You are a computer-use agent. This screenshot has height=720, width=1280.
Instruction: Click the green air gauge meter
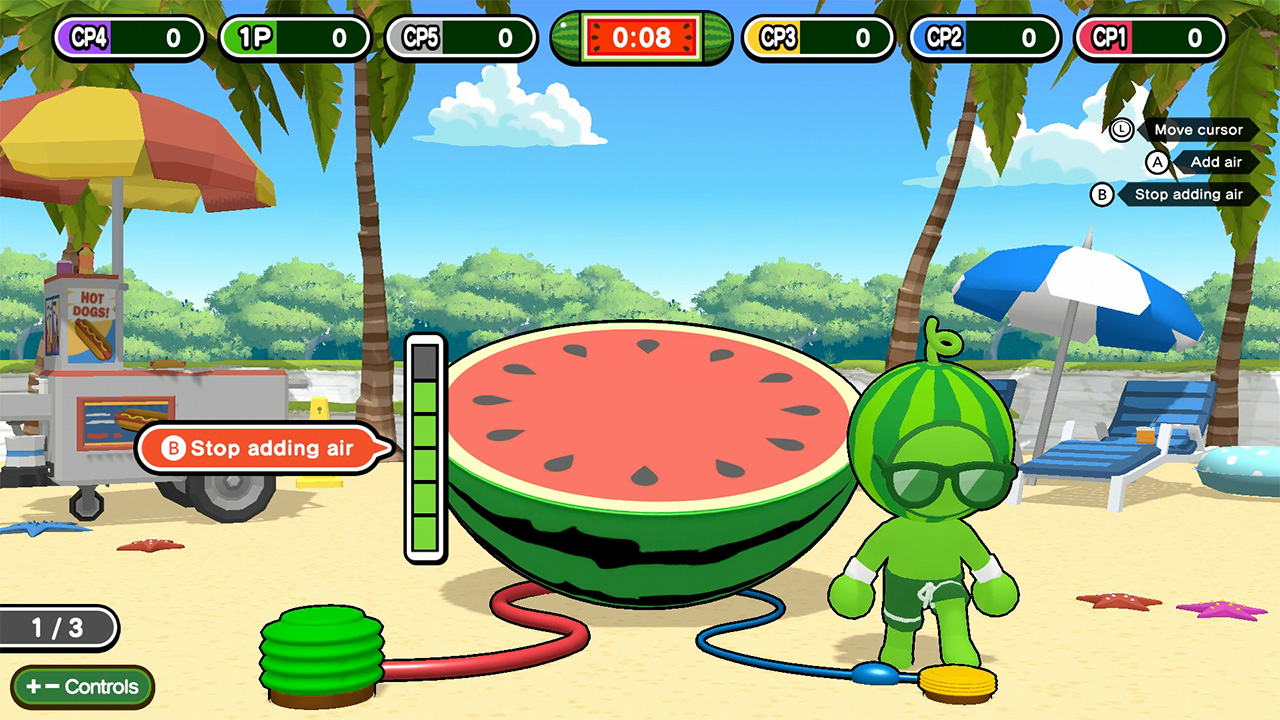[424, 450]
